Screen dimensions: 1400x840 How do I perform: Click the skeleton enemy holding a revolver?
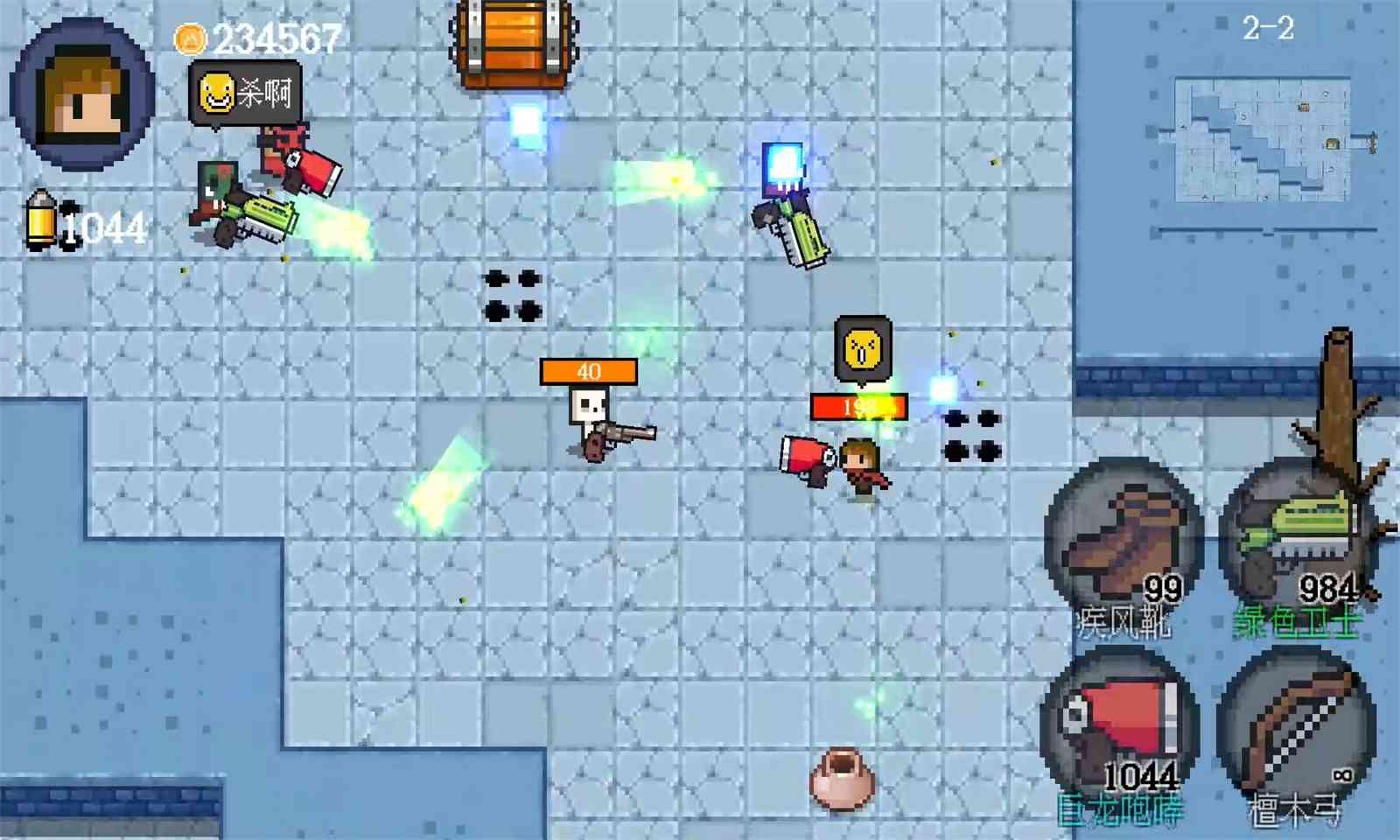[588, 420]
